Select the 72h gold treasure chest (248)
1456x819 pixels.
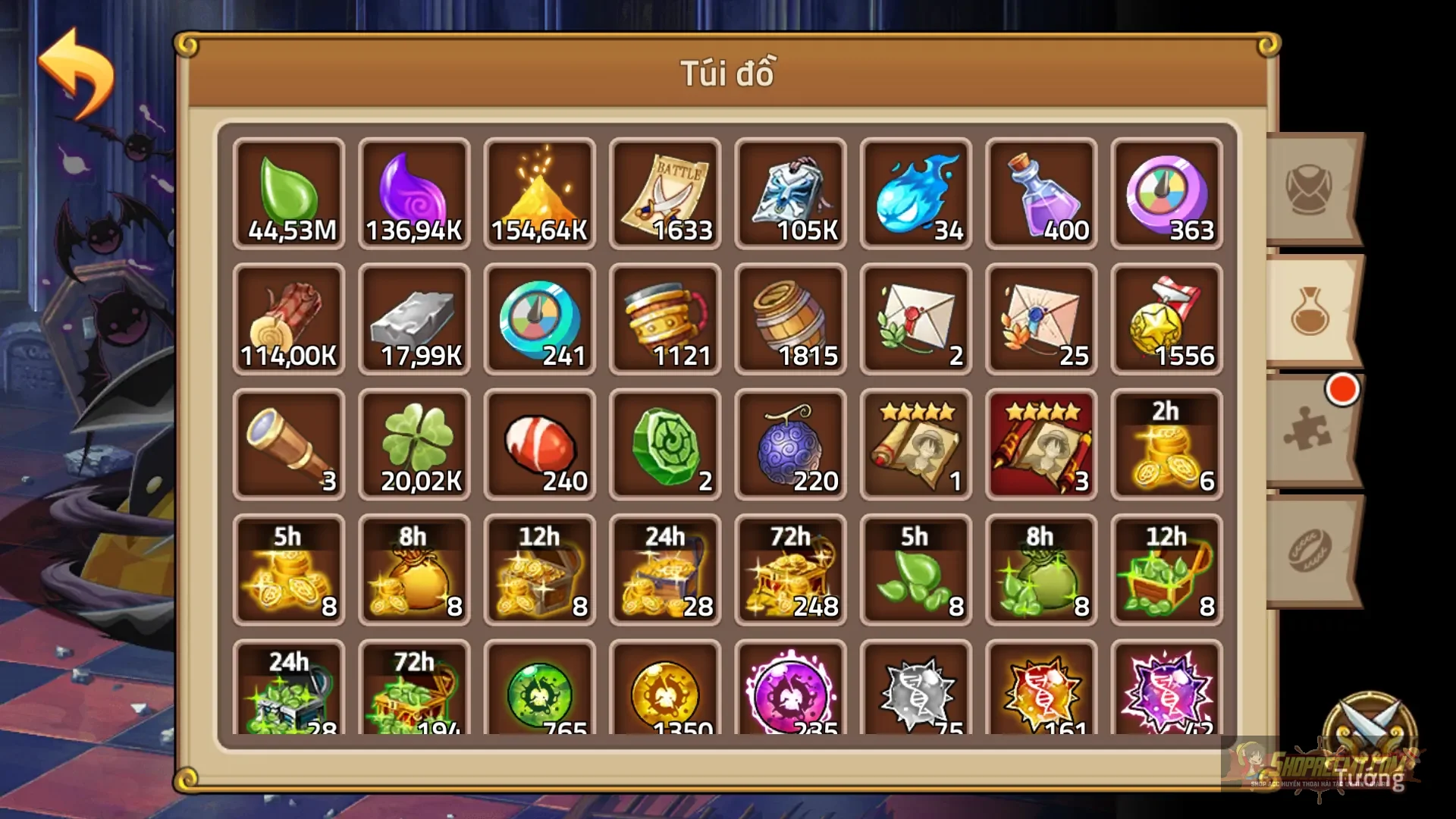coord(790,569)
